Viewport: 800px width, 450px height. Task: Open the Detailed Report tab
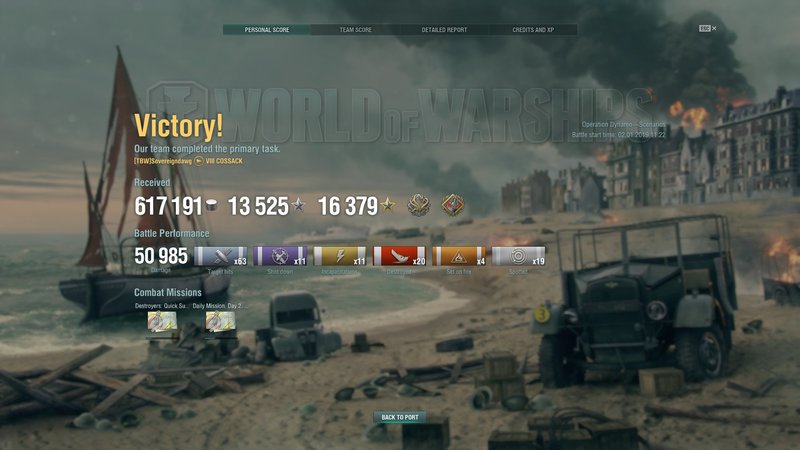click(x=444, y=30)
